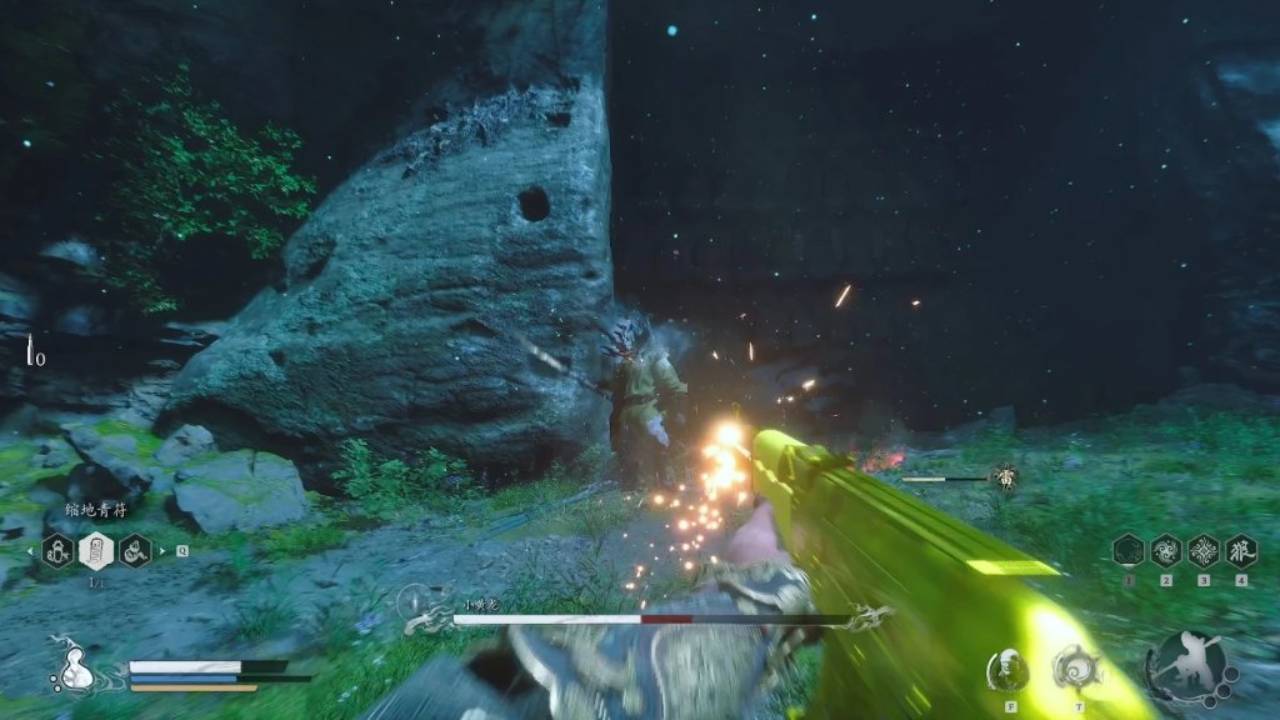
Task: Select the 狼 character spell in slot 4
Action: coord(1240,550)
